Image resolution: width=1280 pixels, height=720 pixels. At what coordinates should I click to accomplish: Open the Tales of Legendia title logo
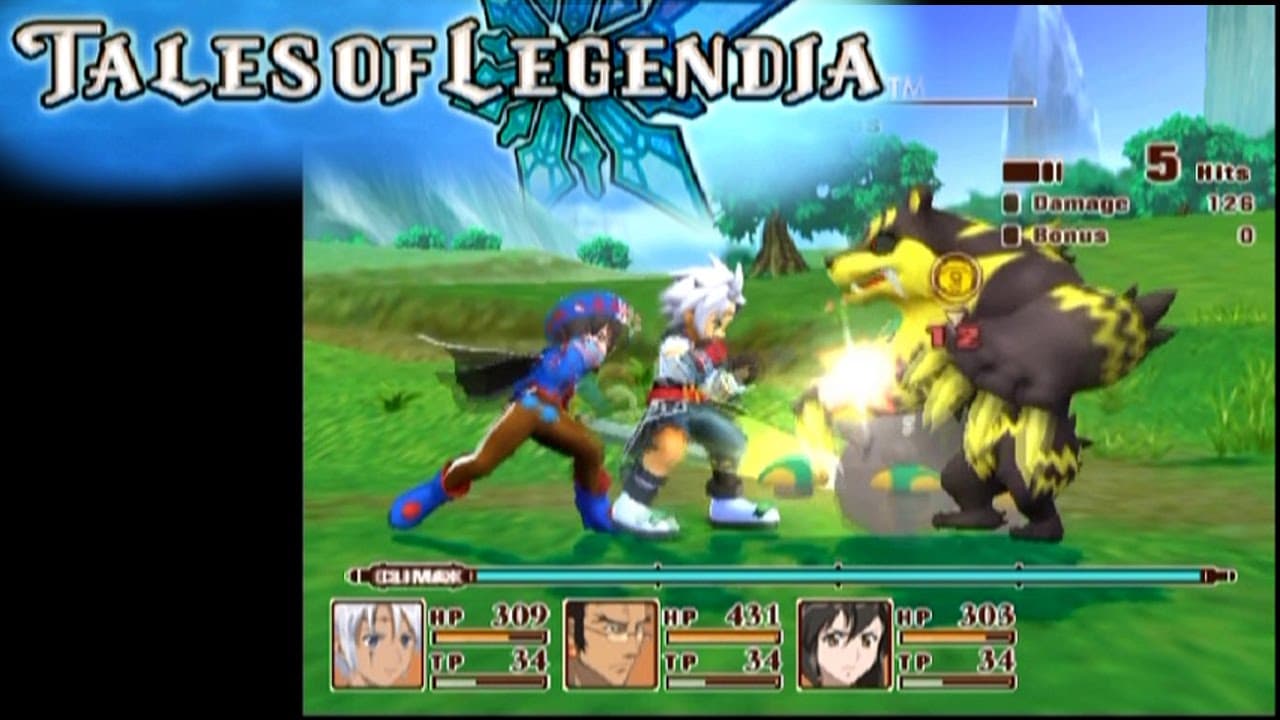pos(450,60)
